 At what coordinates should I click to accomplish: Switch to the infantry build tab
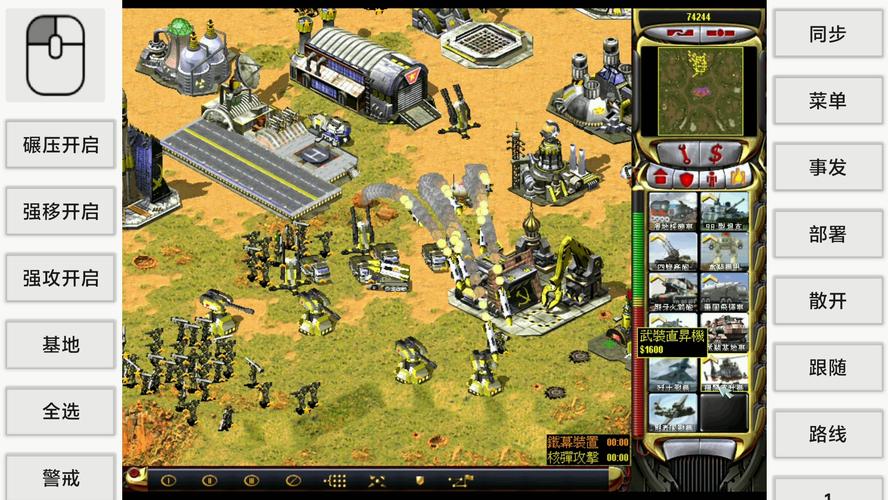710,179
